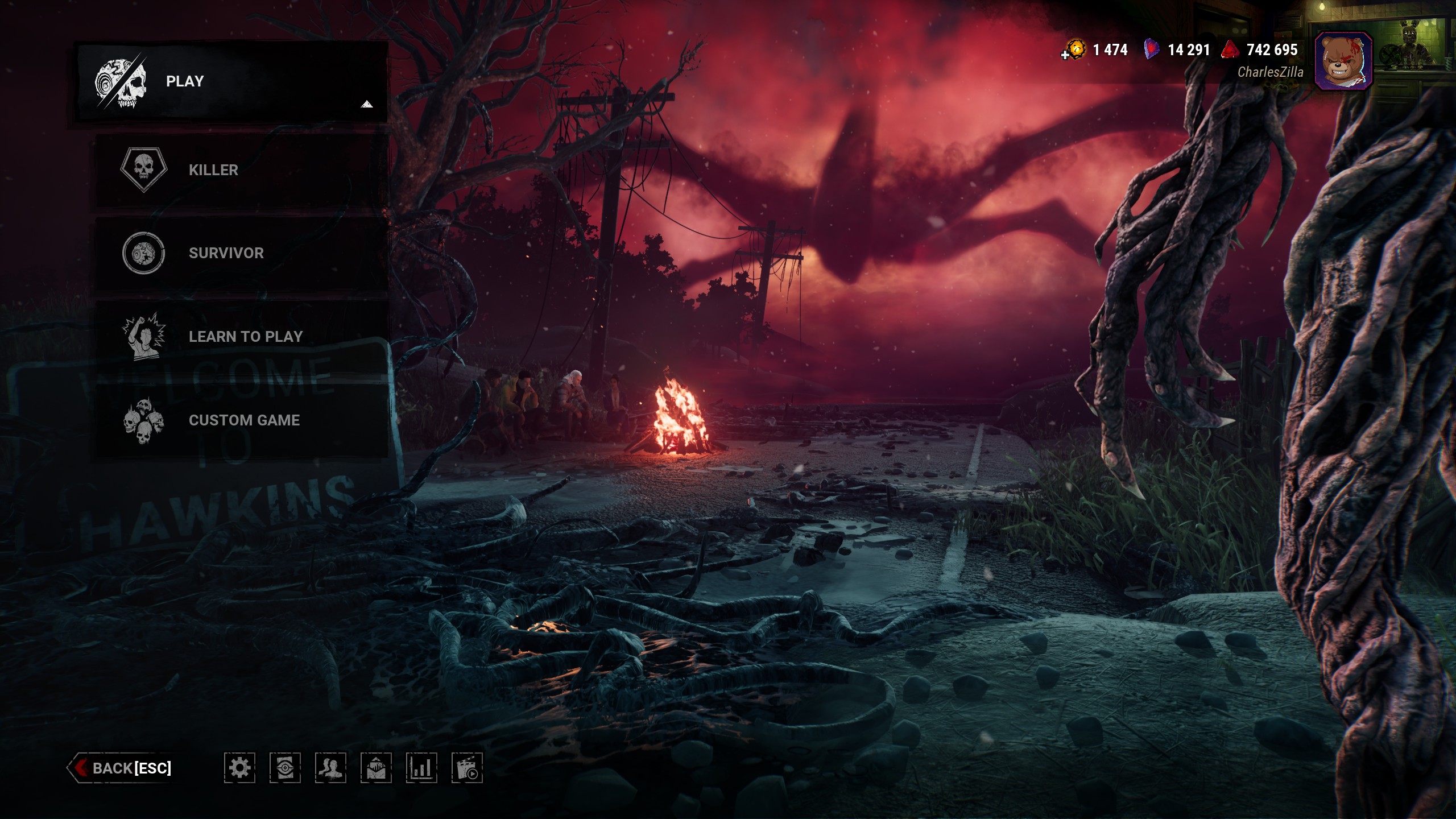Screen dimensions: 1456x819
Task: Buy Auric Cells with the plus icon
Action: pos(1066,55)
